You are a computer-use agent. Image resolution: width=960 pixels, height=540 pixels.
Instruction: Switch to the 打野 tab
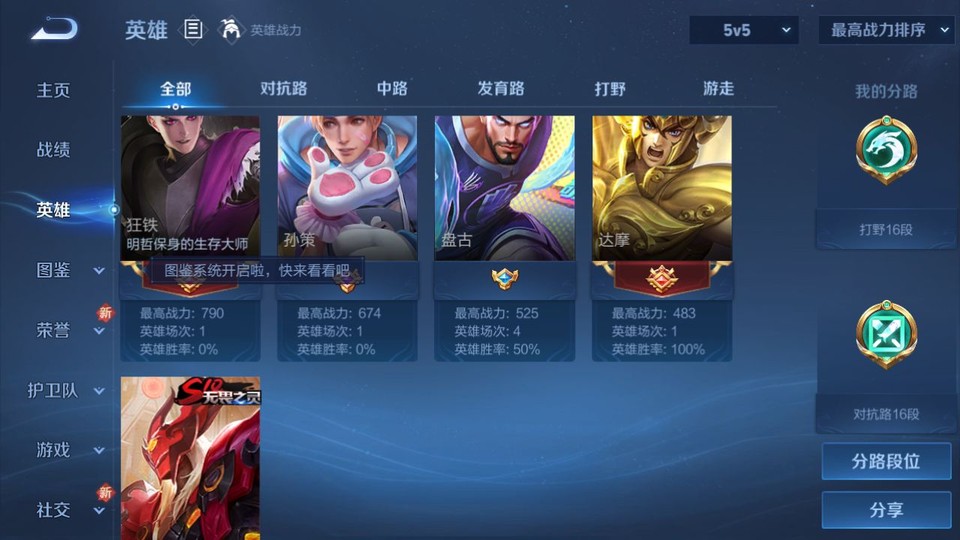(610, 89)
